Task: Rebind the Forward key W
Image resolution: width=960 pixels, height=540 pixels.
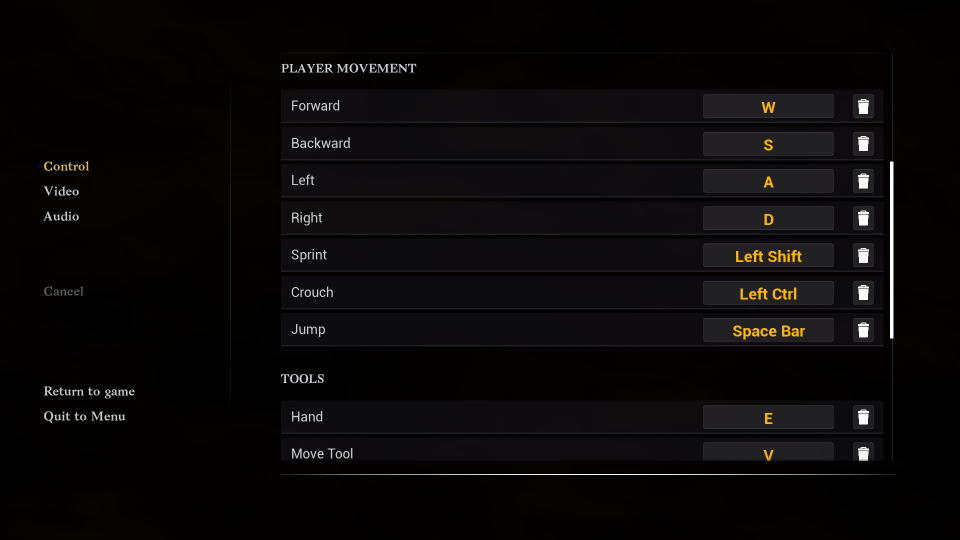Action: (768, 107)
